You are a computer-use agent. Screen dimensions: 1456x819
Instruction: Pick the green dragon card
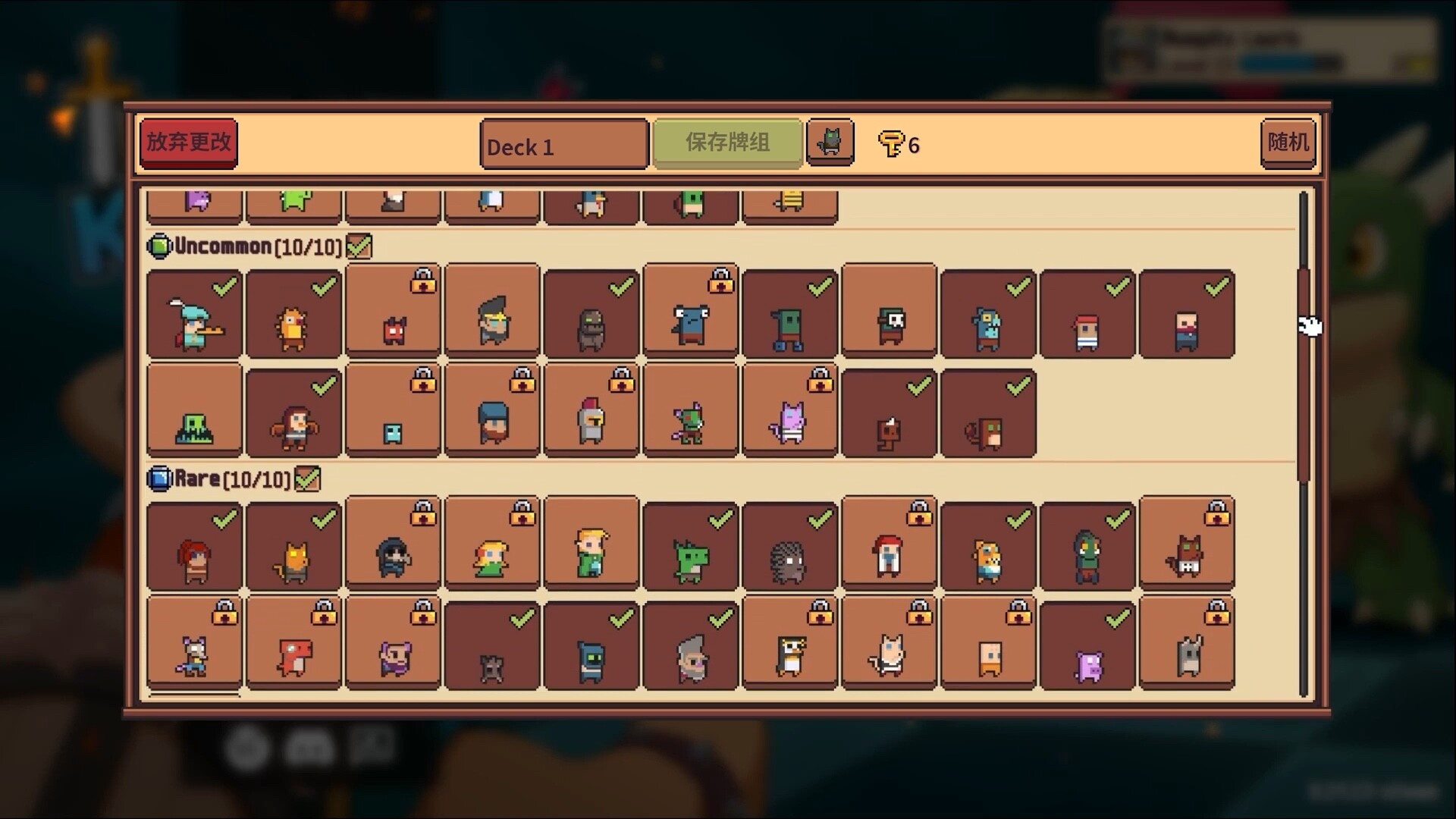point(690,548)
